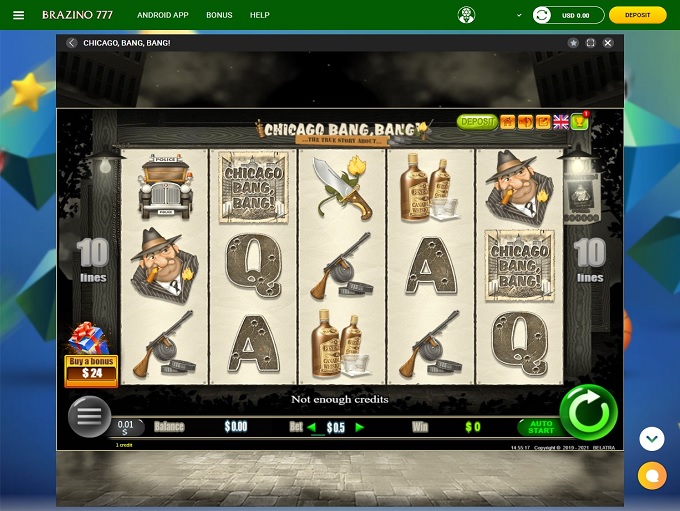The image size is (680, 511).
Task: Open the green trophy icon with notification
Action: coord(579,122)
